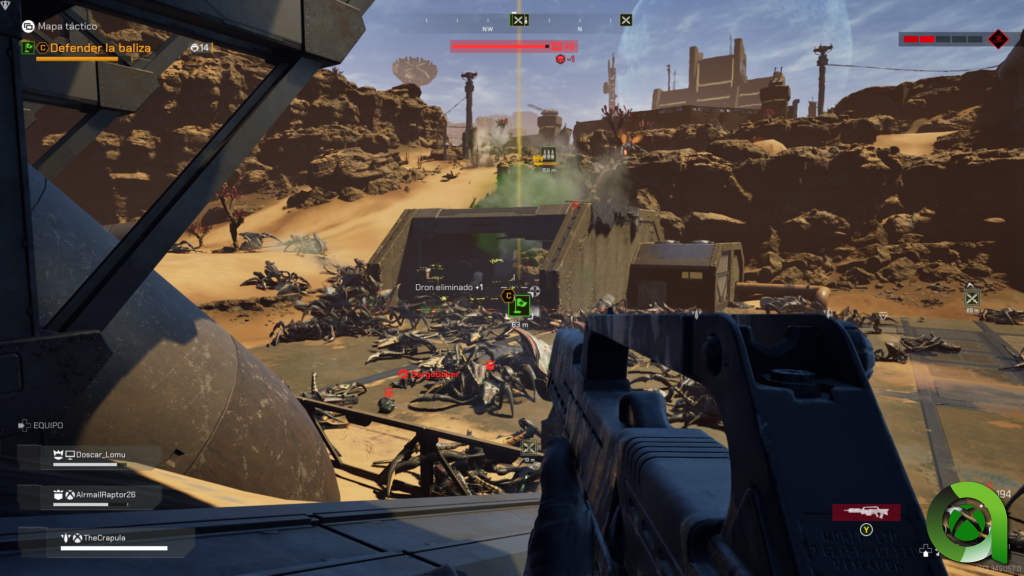
Task: Click the green C beacon objective marker
Action: point(520,307)
